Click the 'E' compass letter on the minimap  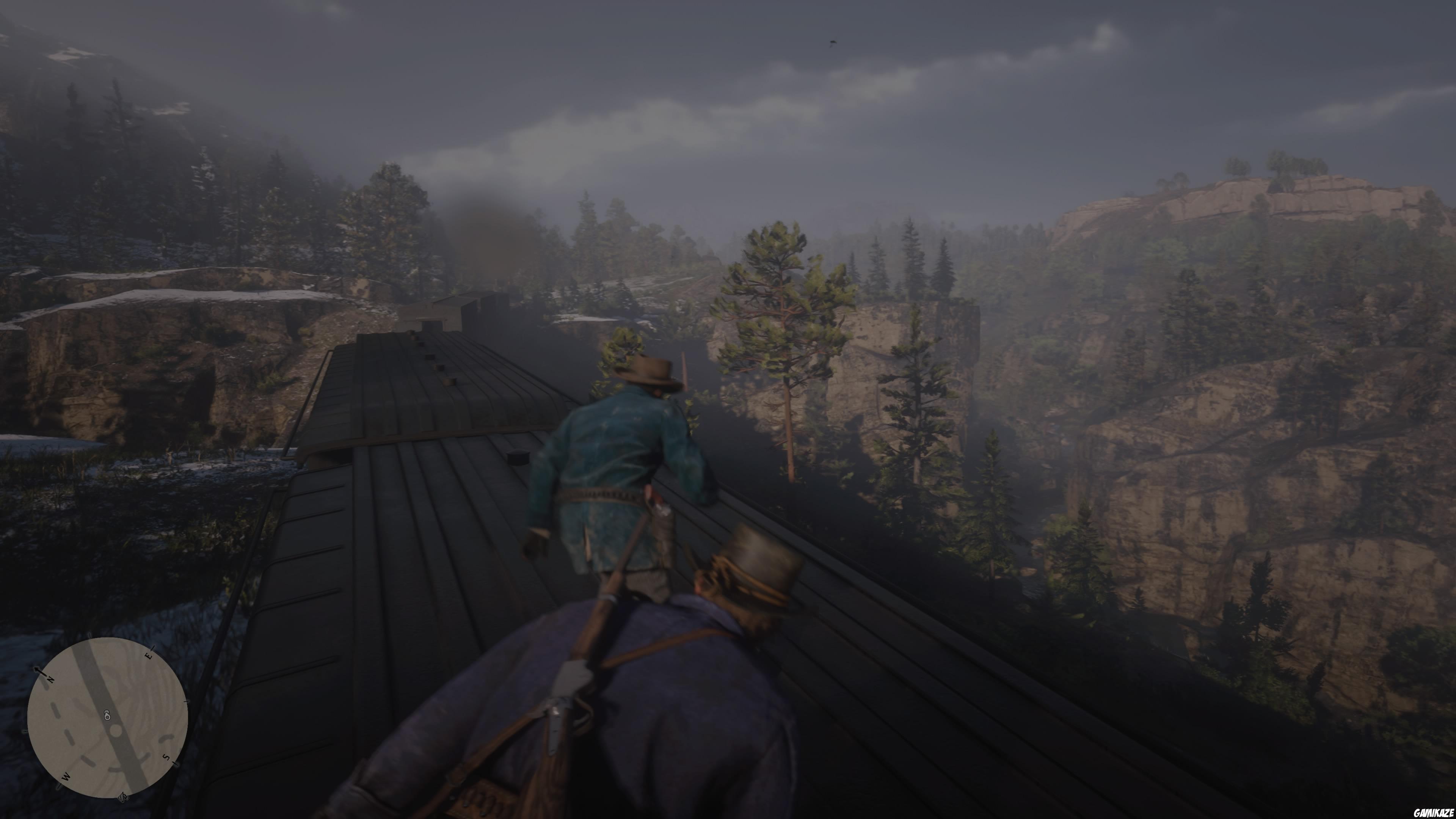point(149,656)
